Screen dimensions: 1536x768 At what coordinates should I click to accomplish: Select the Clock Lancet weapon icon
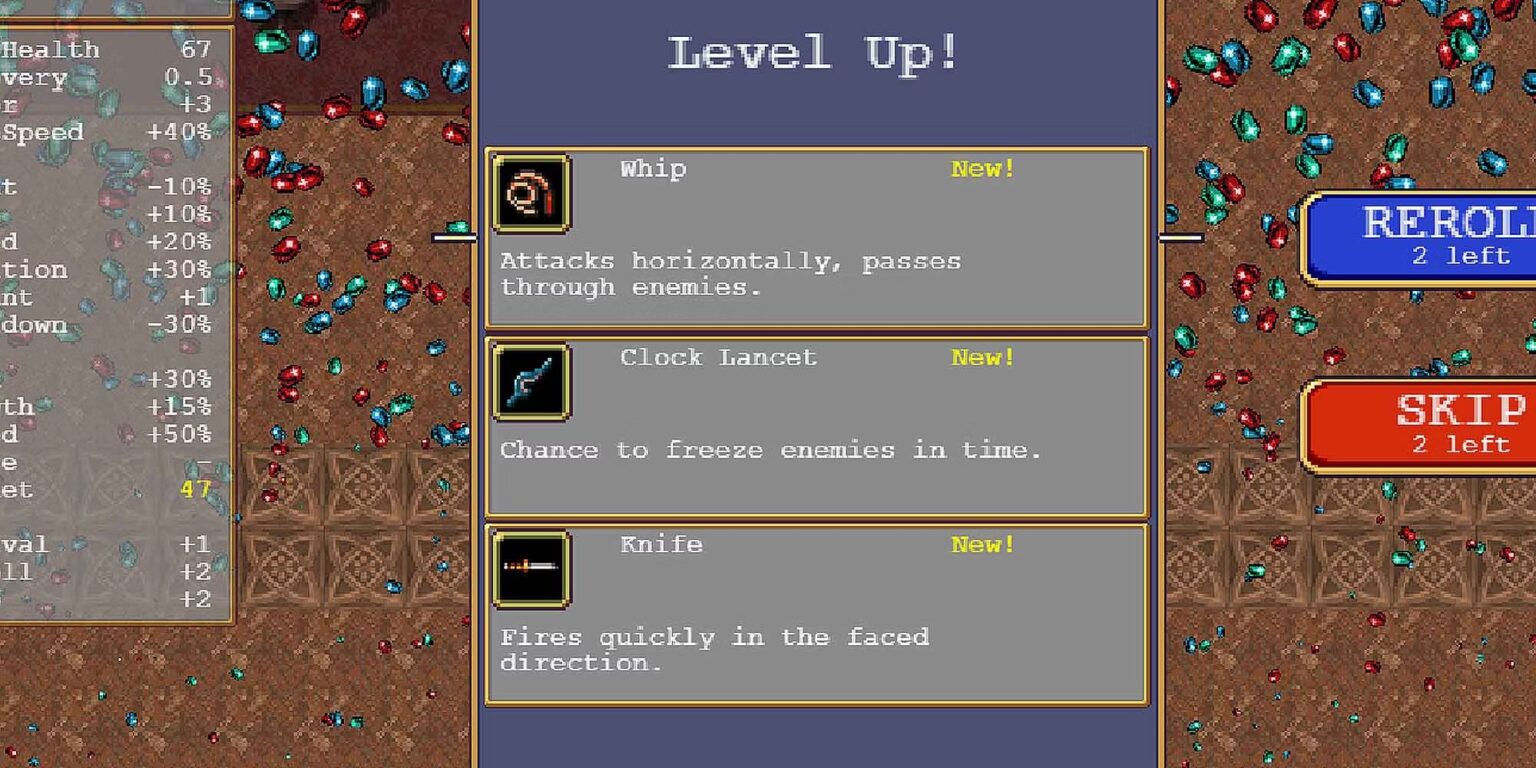click(531, 383)
